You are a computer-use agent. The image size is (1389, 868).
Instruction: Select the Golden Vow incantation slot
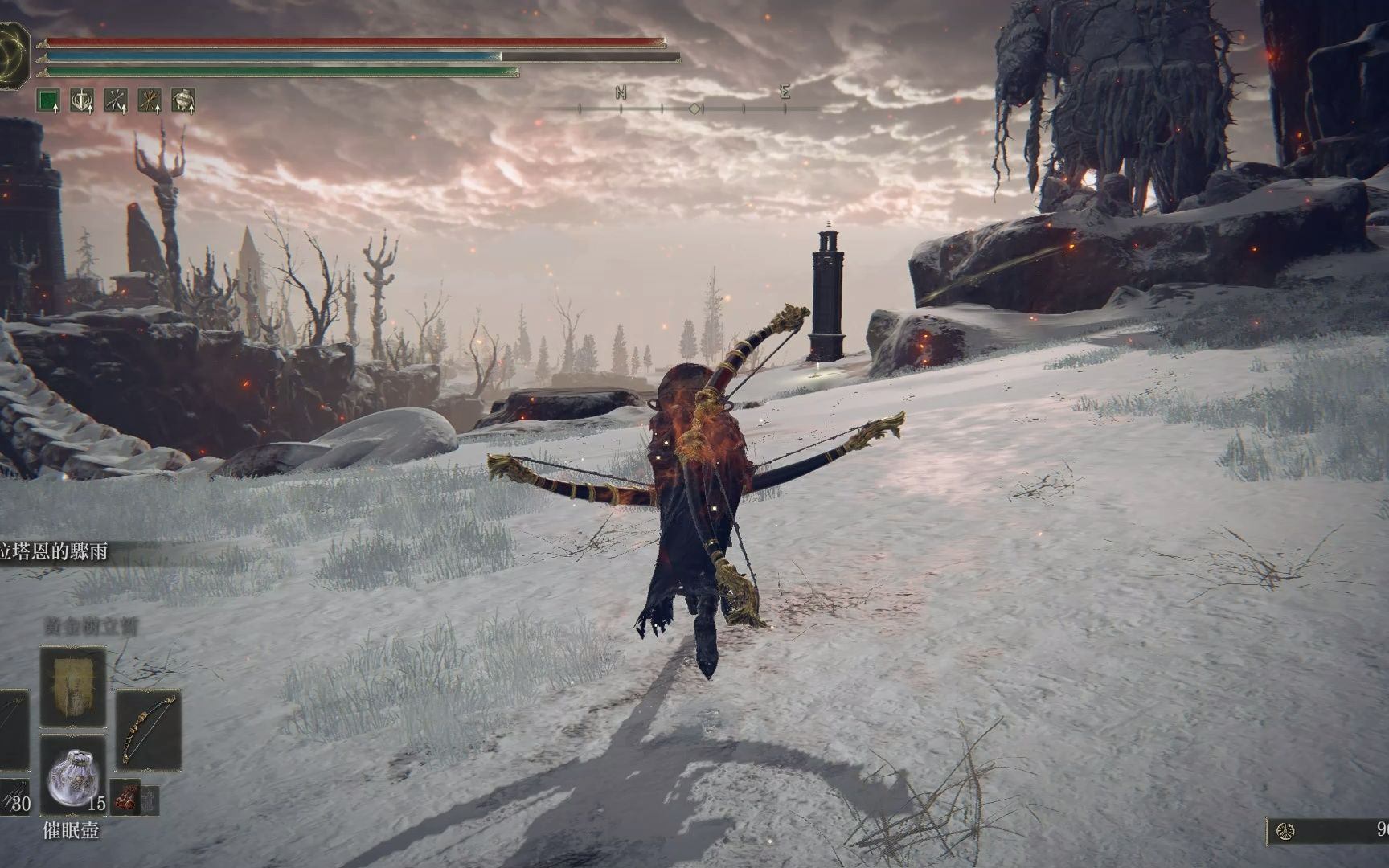(72, 685)
